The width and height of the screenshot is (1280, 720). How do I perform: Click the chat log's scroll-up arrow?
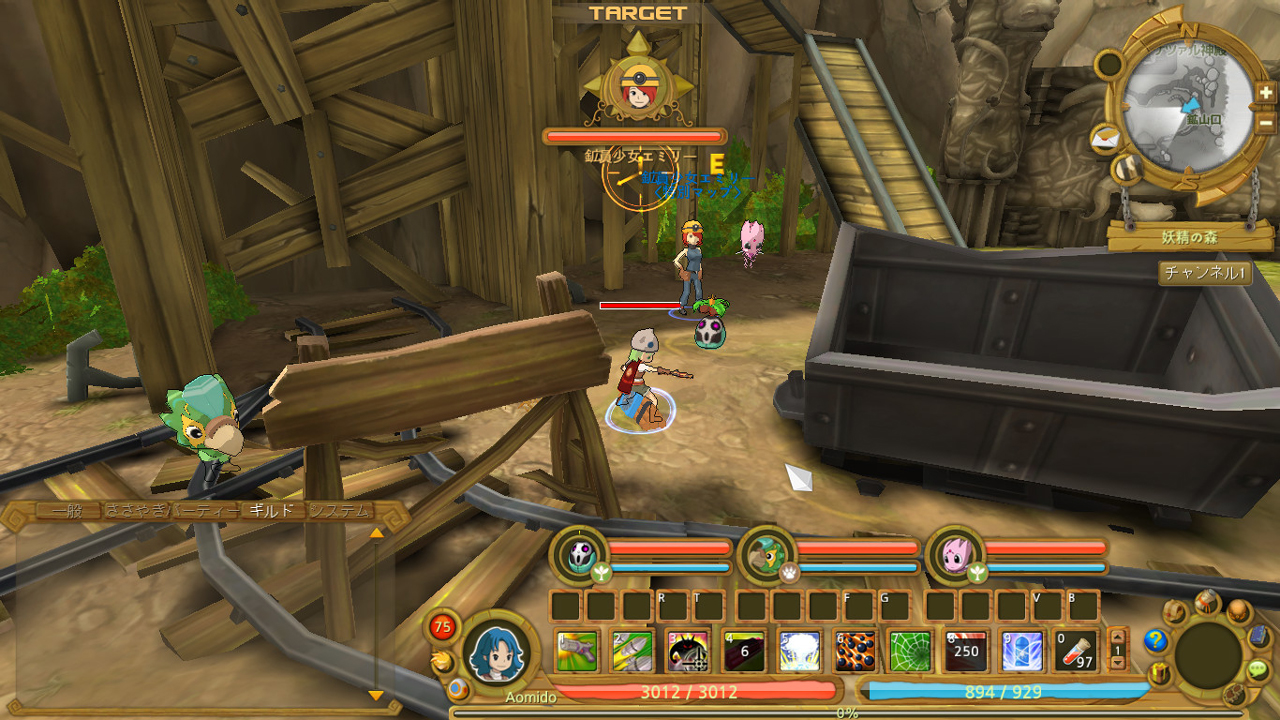376,533
